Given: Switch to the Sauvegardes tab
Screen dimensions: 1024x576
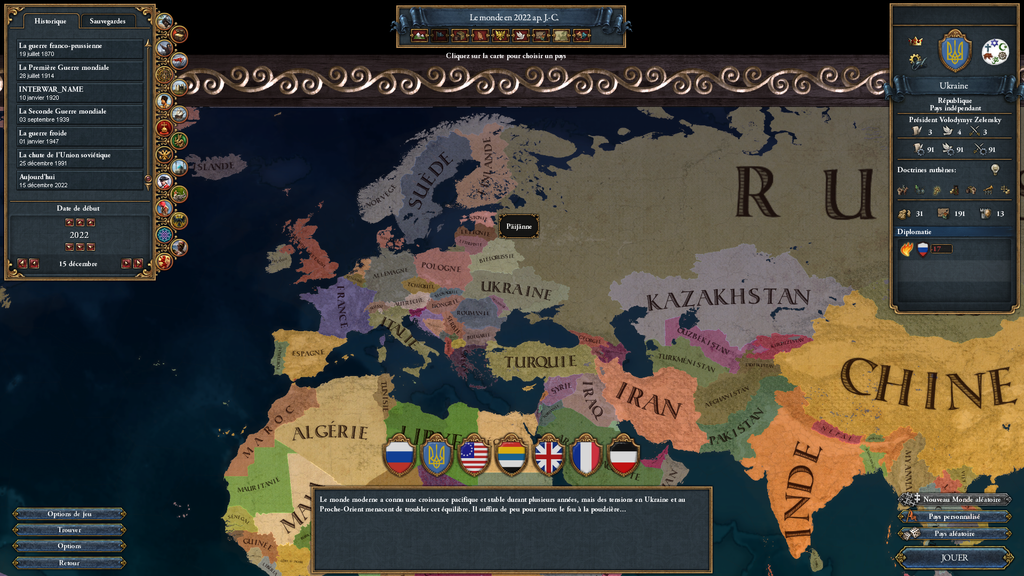Looking at the screenshot, I should click(x=107, y=21).
